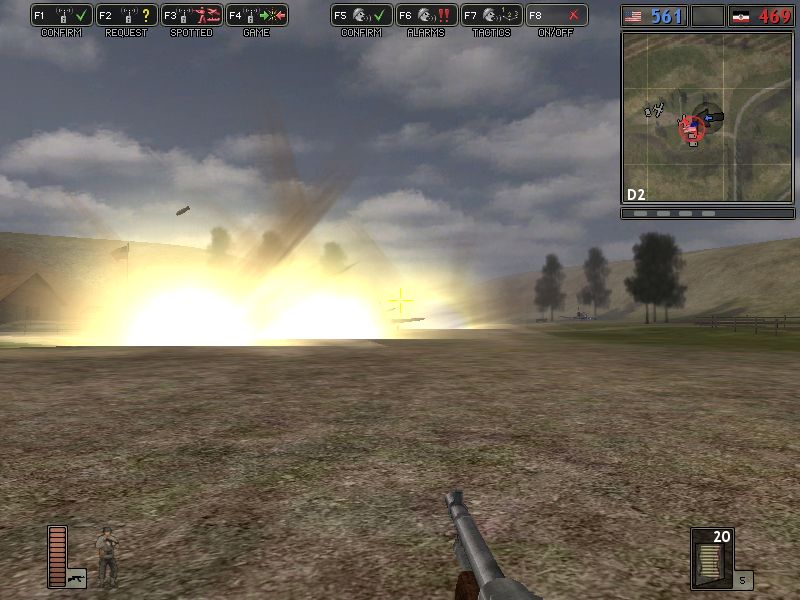
Task: Open the F2 Request radio menu
Action: (x=126, y=16)
